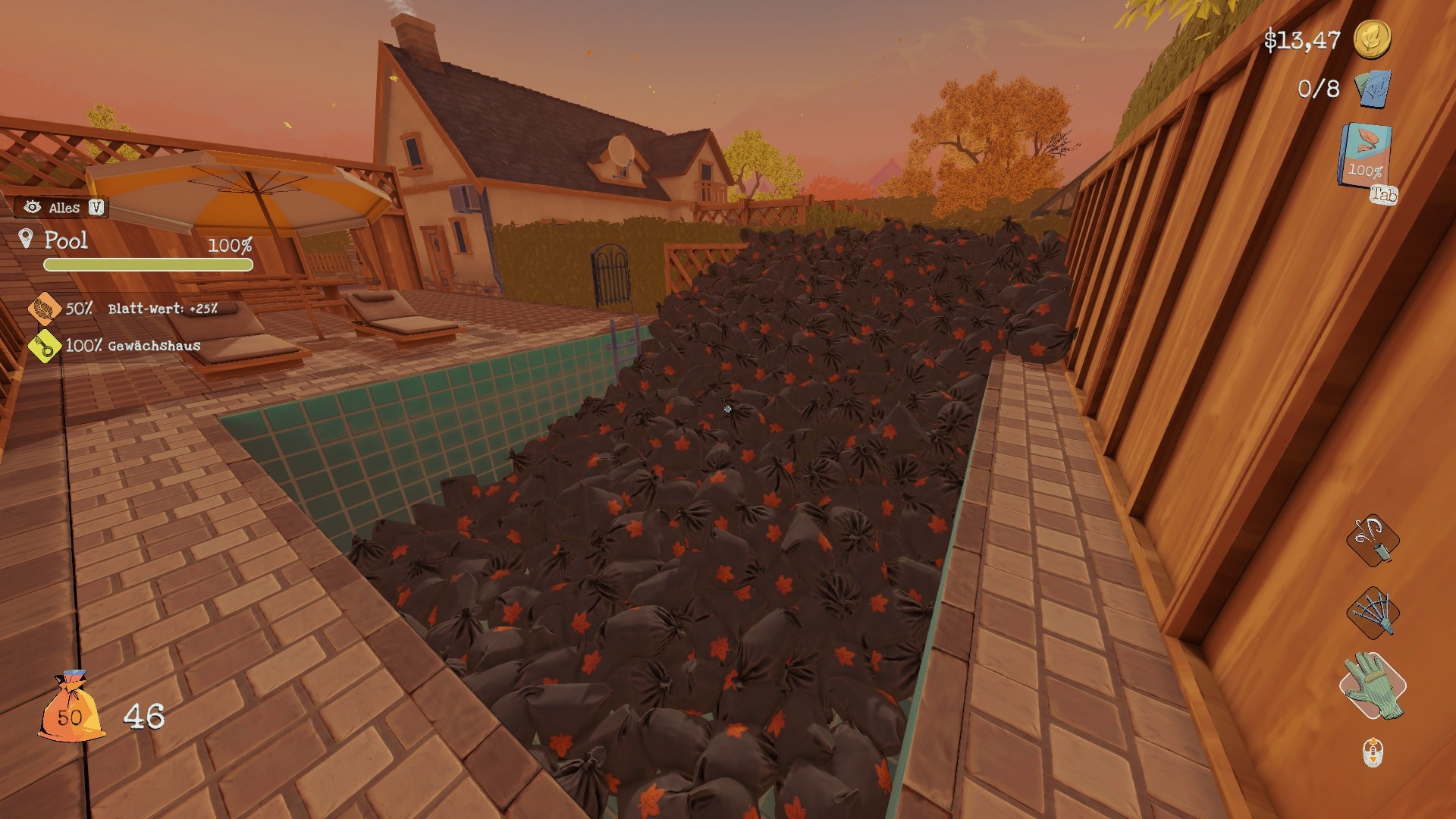This screenshot has height=819, width=1456.
Task: Select the Gewächshaus key unlock icon
Action: 45,346
